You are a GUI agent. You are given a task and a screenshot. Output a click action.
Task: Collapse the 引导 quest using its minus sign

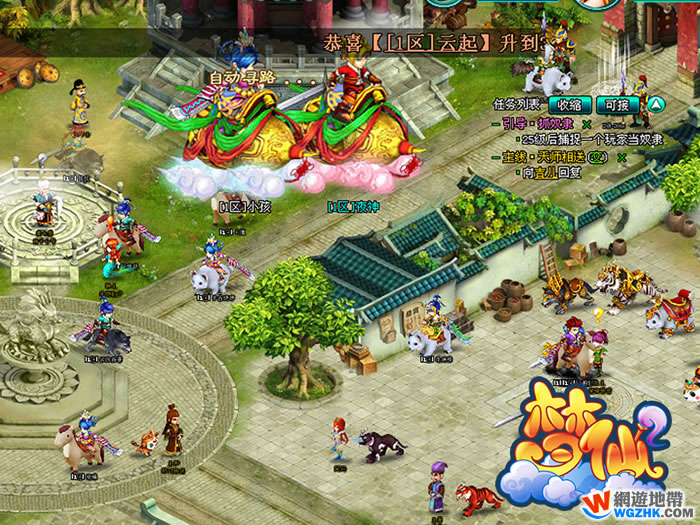click(497, 124)
